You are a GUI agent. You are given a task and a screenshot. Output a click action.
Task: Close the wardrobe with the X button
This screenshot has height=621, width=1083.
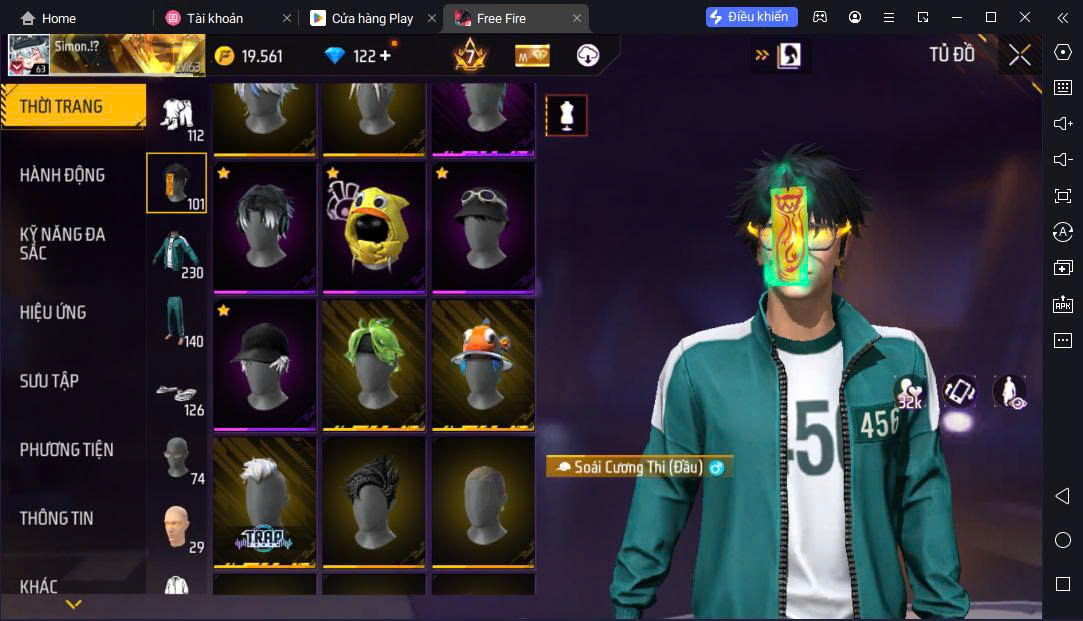click(1019, 55)
